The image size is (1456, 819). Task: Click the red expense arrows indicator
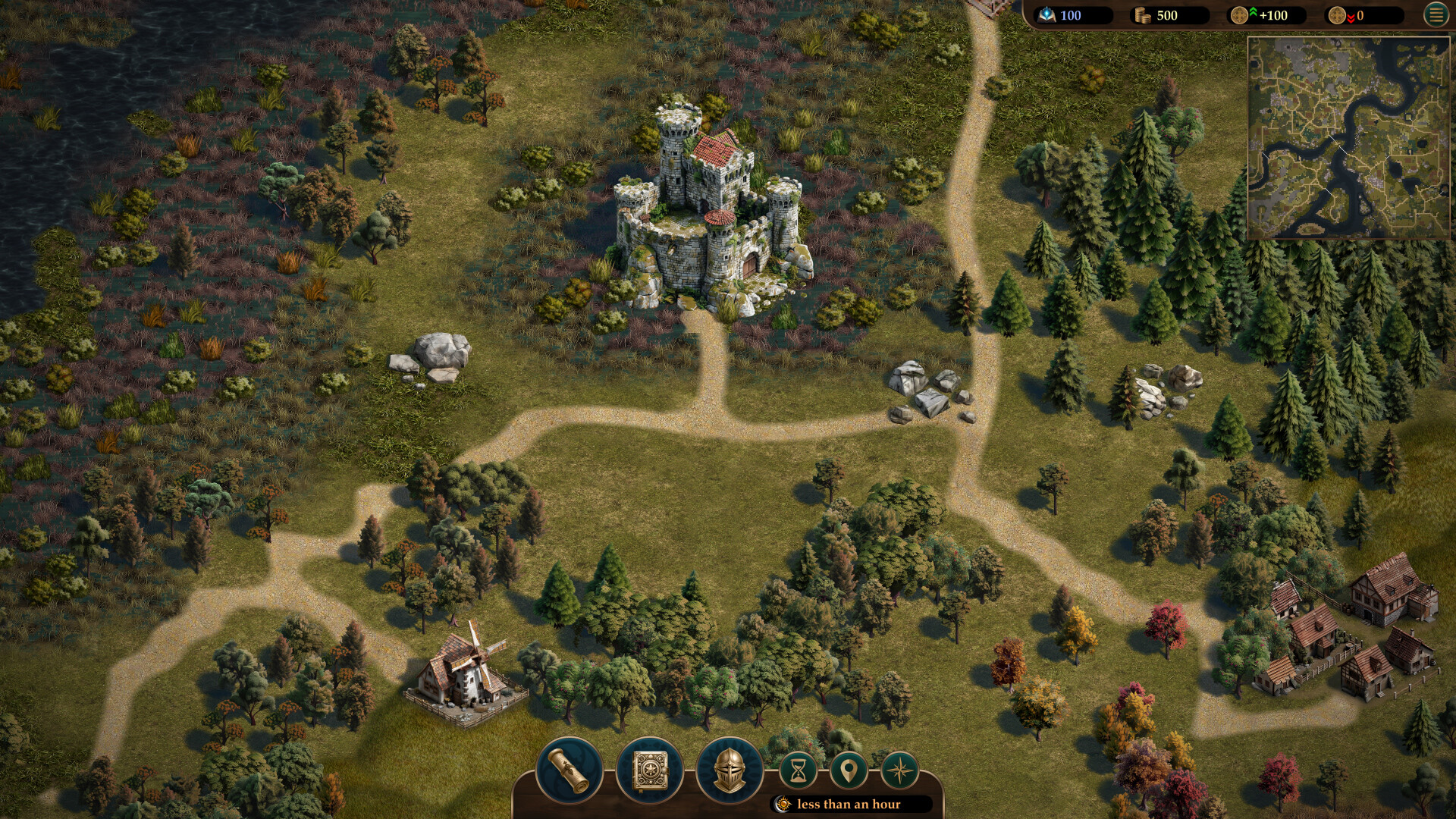(1351, 14)
